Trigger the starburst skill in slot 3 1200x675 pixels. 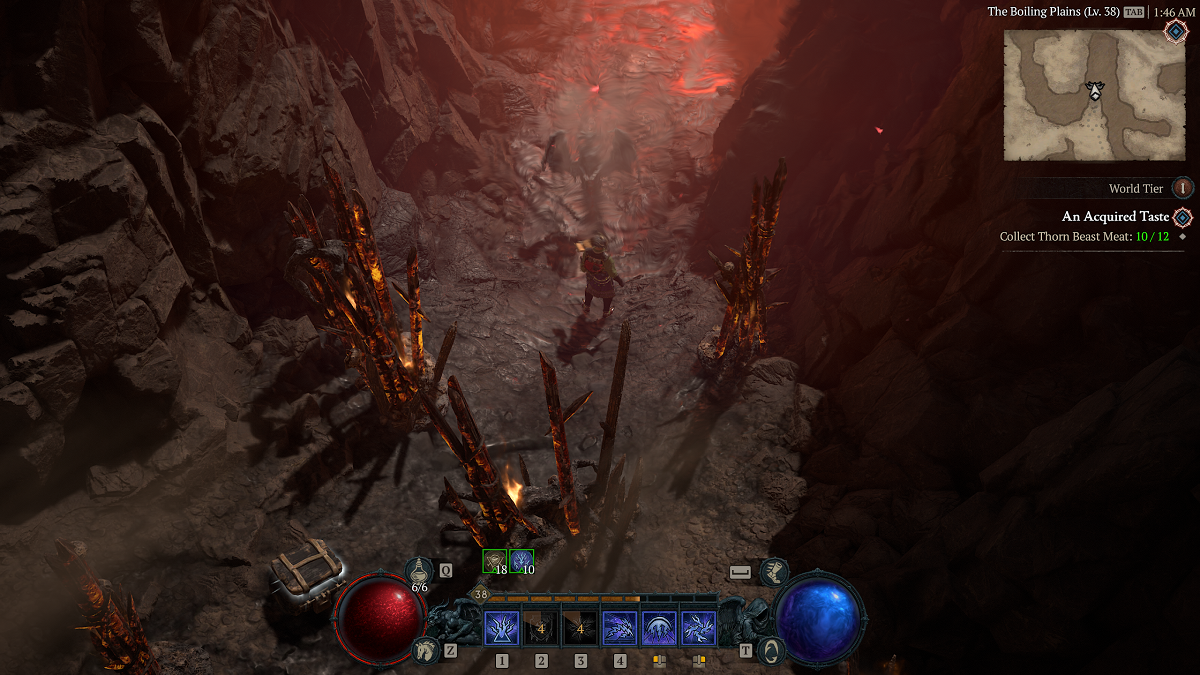[580, 629]
